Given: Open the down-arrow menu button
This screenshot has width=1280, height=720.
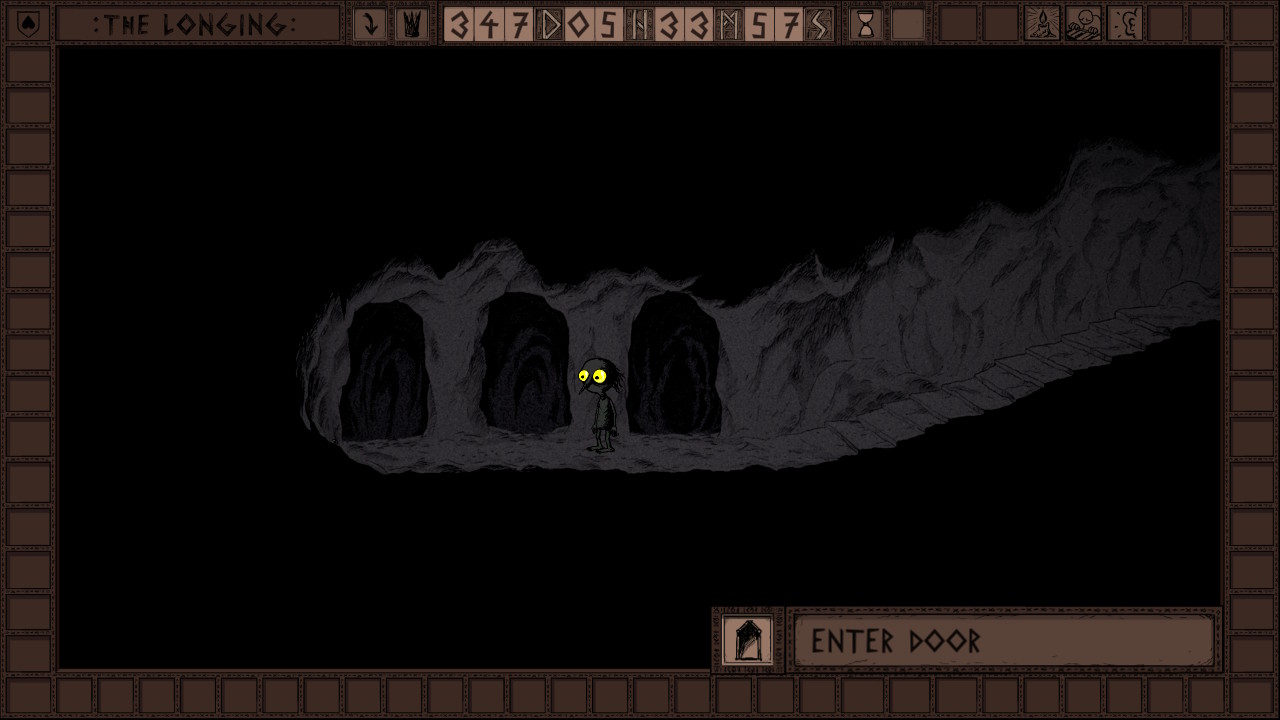Looking at the screenshot, I should [x=370, y=24].
